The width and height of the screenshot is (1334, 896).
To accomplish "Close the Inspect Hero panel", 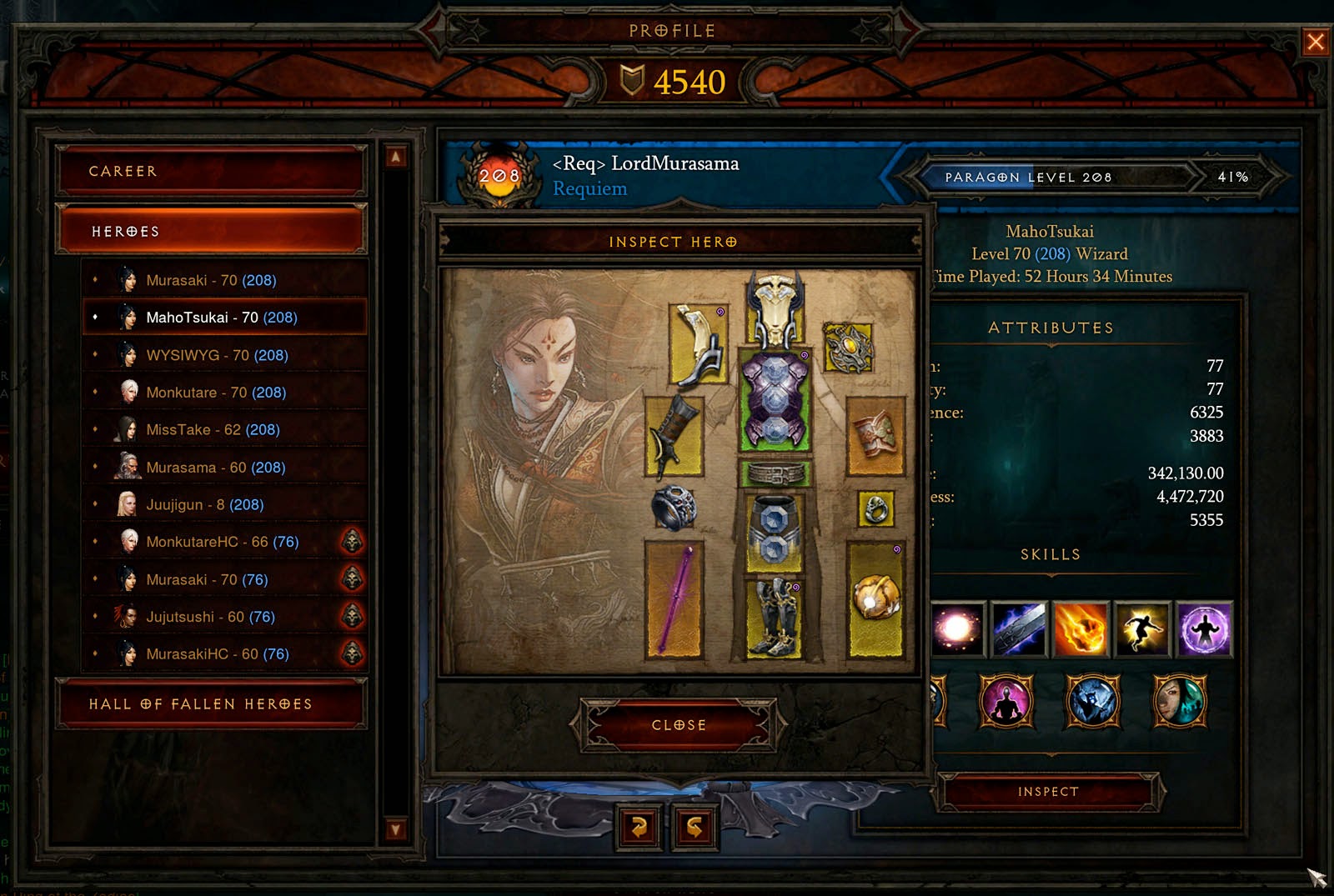I will (679, 725).
